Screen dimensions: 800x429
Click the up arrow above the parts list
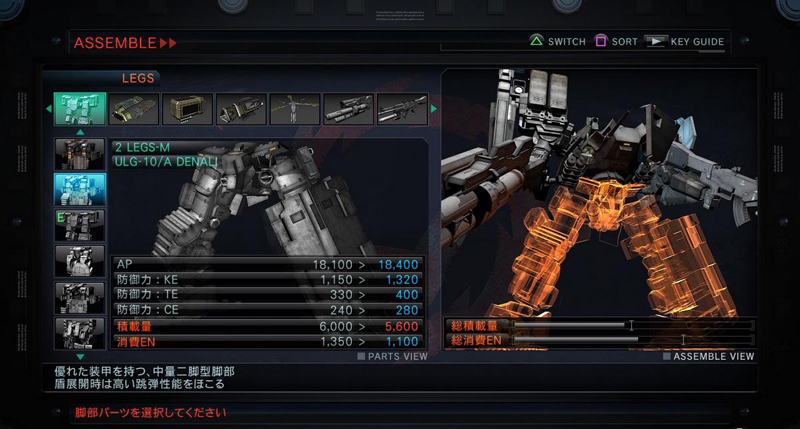point(80,132)
